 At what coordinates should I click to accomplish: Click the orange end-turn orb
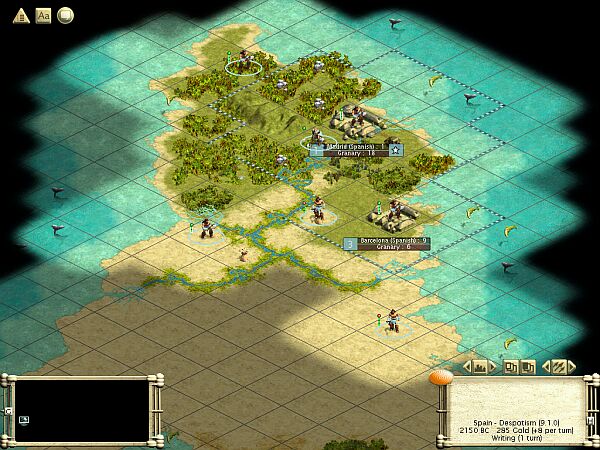pos(440,378)
